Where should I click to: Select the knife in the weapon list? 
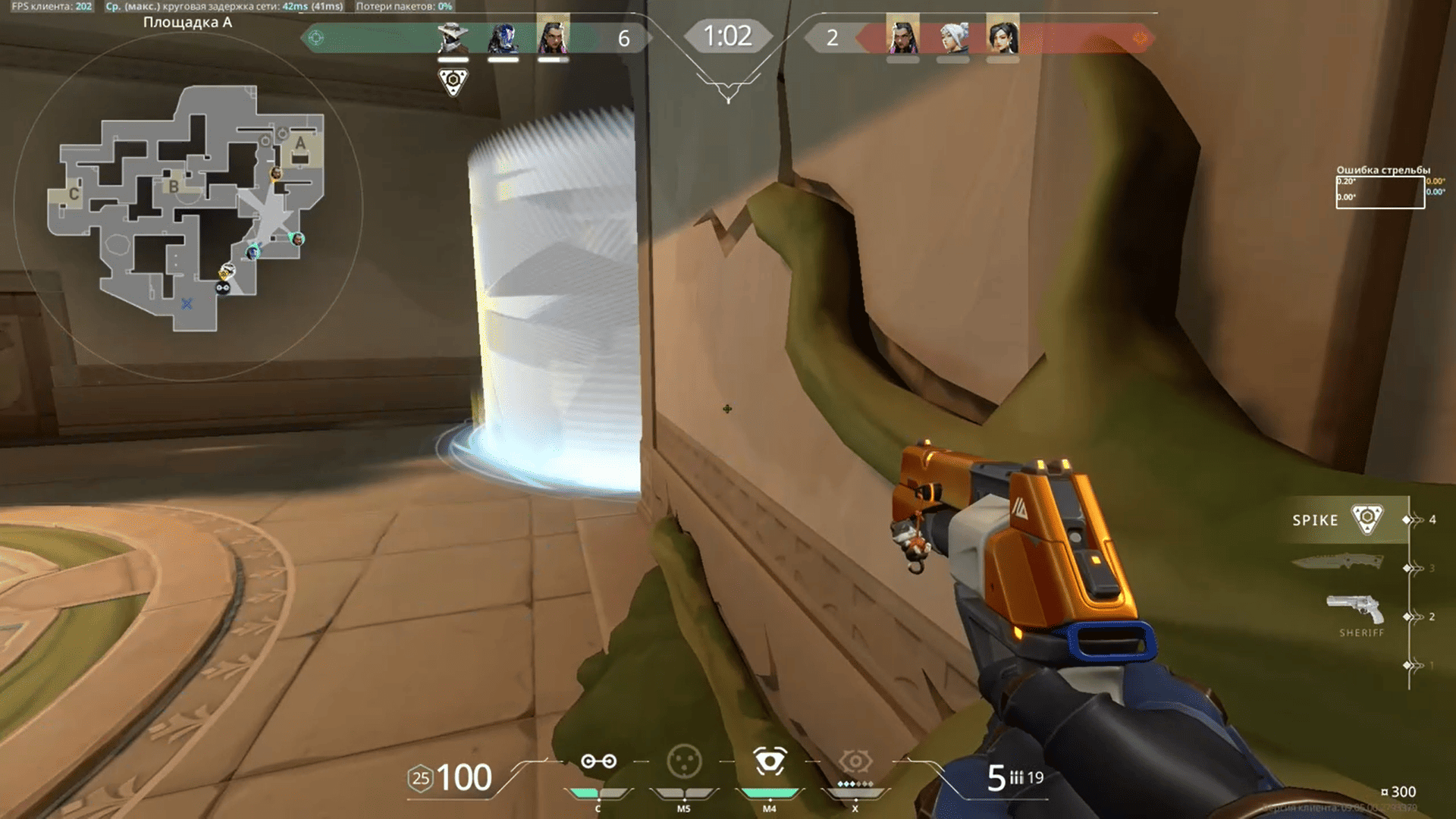point(1338,563)
